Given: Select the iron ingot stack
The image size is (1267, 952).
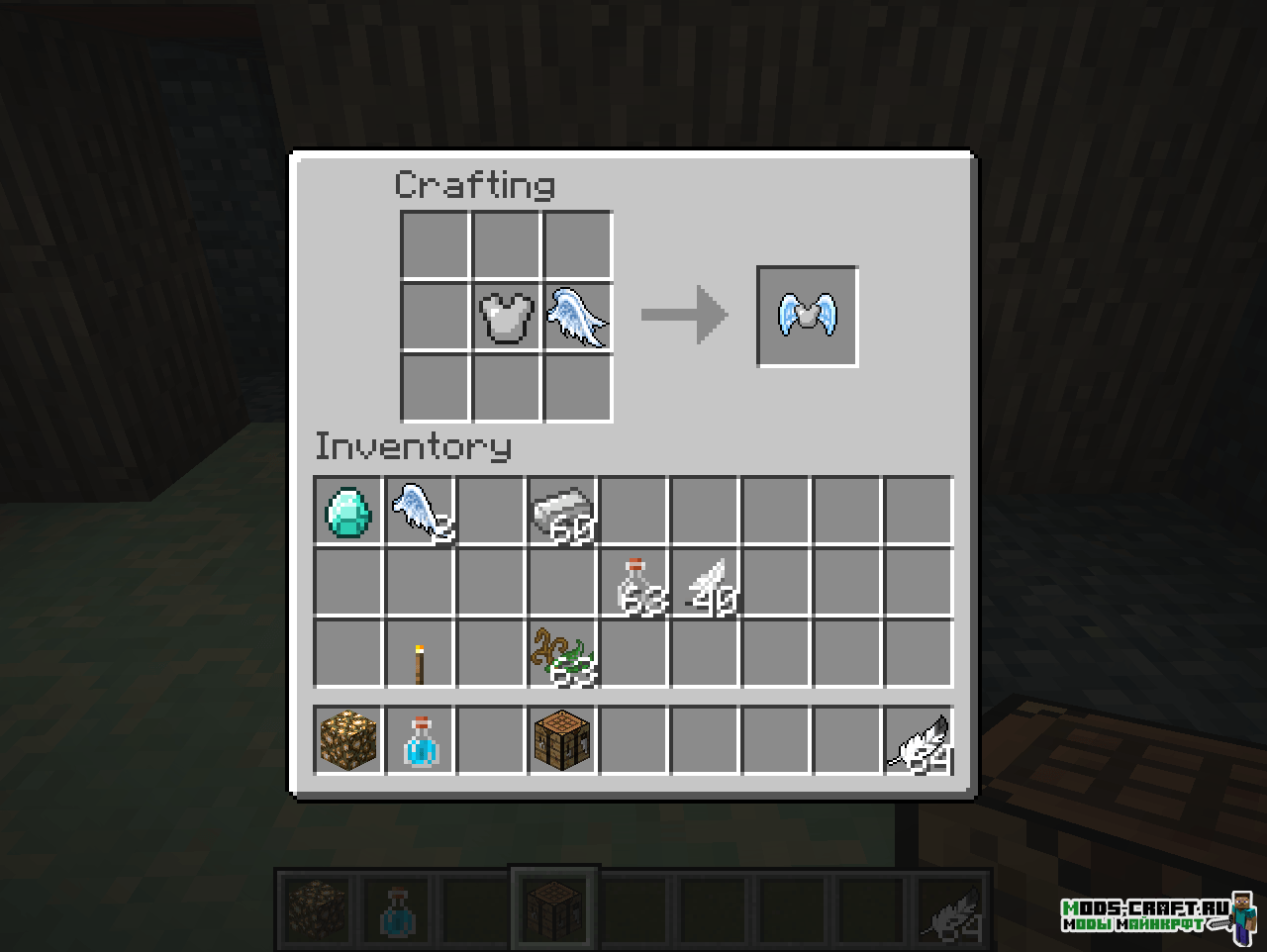Looking at the screenshot, I should (x=563, y=511).
